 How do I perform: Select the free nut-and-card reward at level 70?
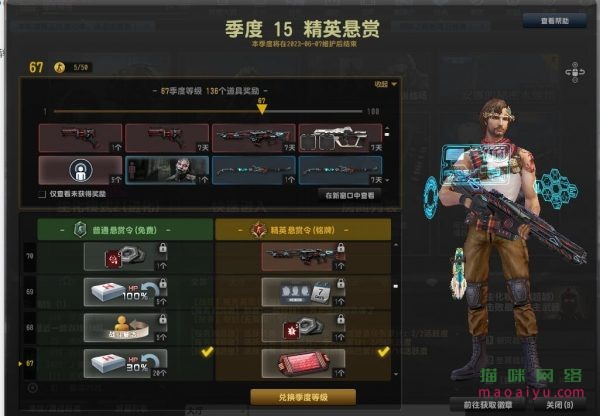(125, 257)
